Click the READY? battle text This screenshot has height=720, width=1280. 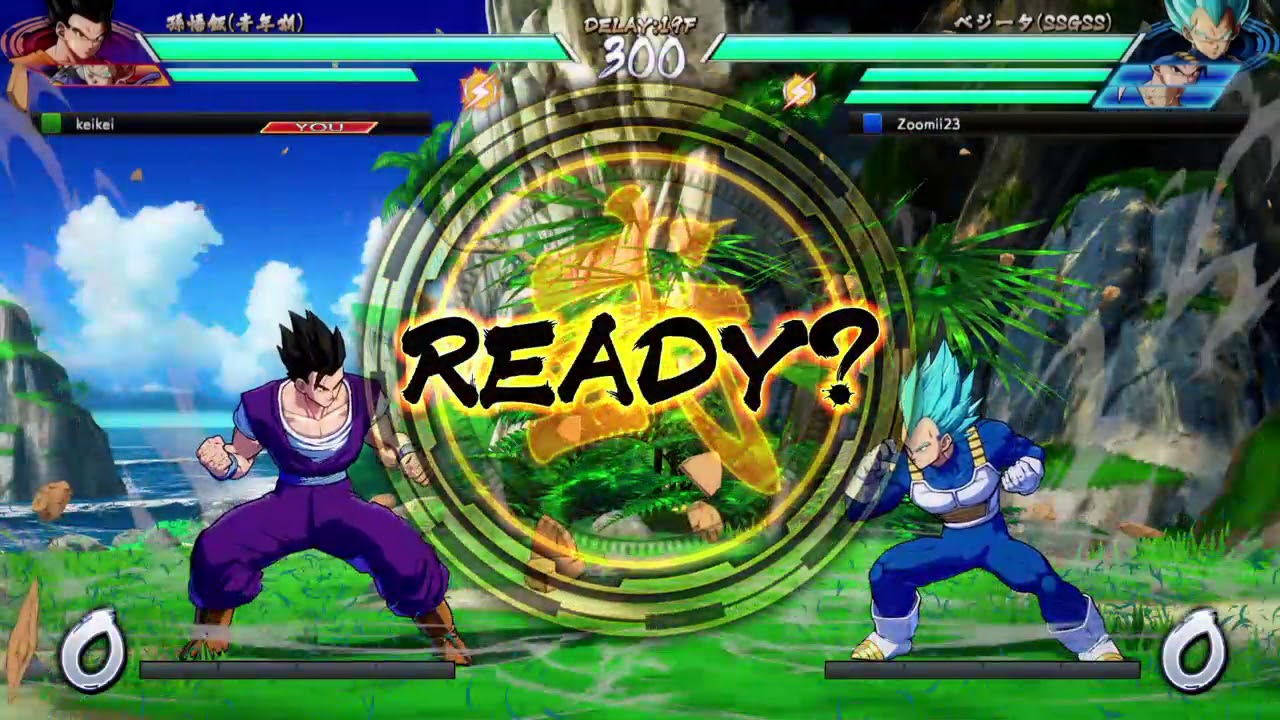[640, 358]
